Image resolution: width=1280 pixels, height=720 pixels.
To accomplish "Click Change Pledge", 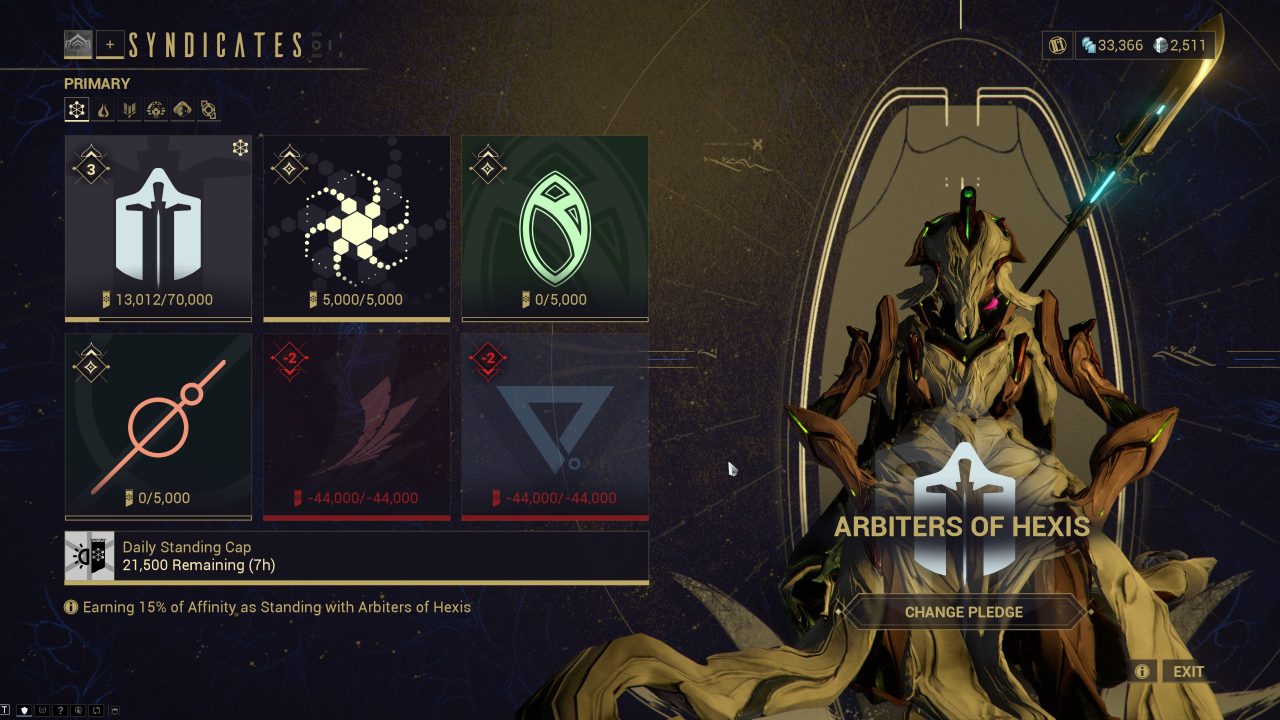I will click(963, 611).
